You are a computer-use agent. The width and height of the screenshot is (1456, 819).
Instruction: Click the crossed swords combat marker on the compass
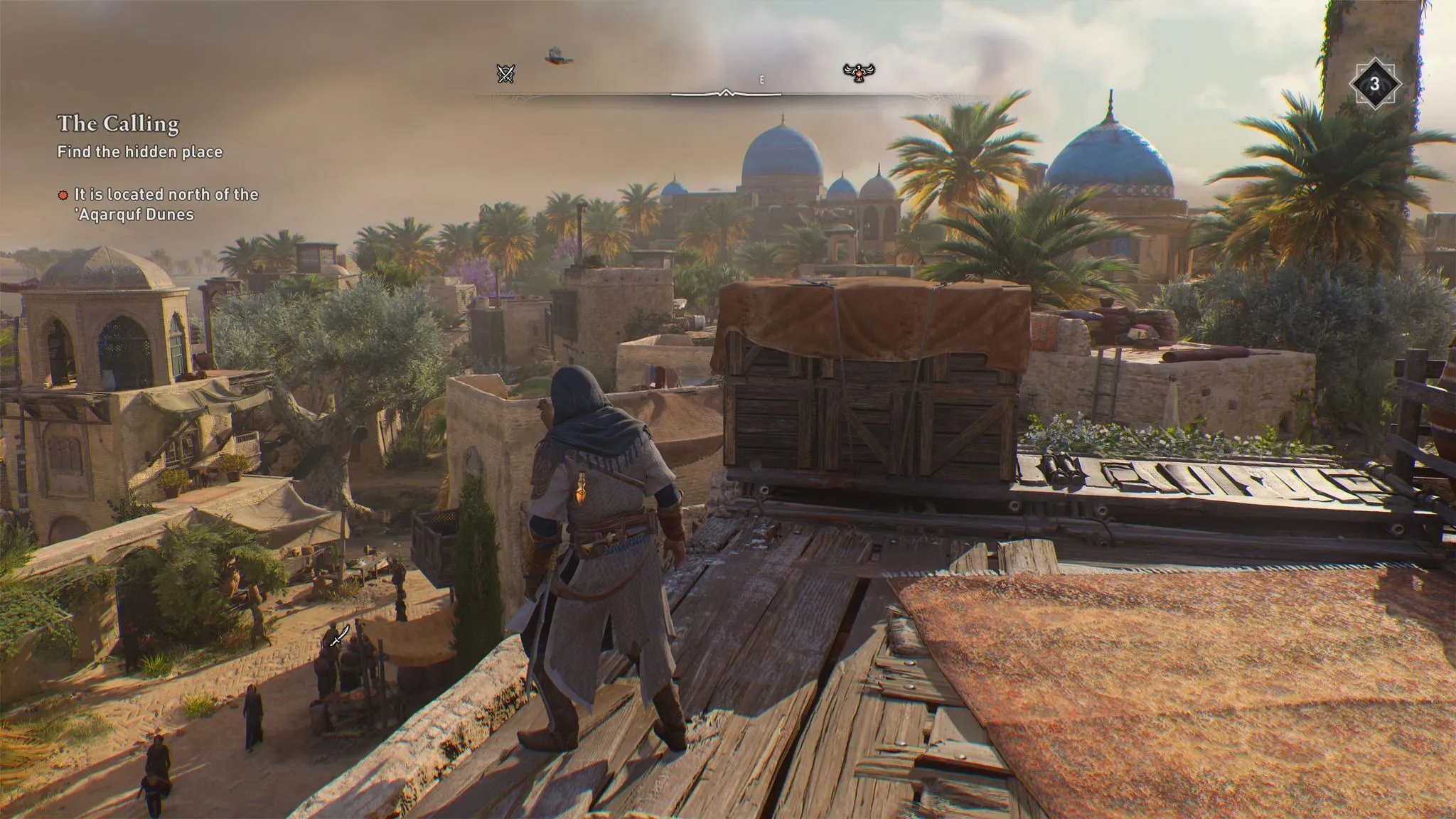(x=505, y=74)
